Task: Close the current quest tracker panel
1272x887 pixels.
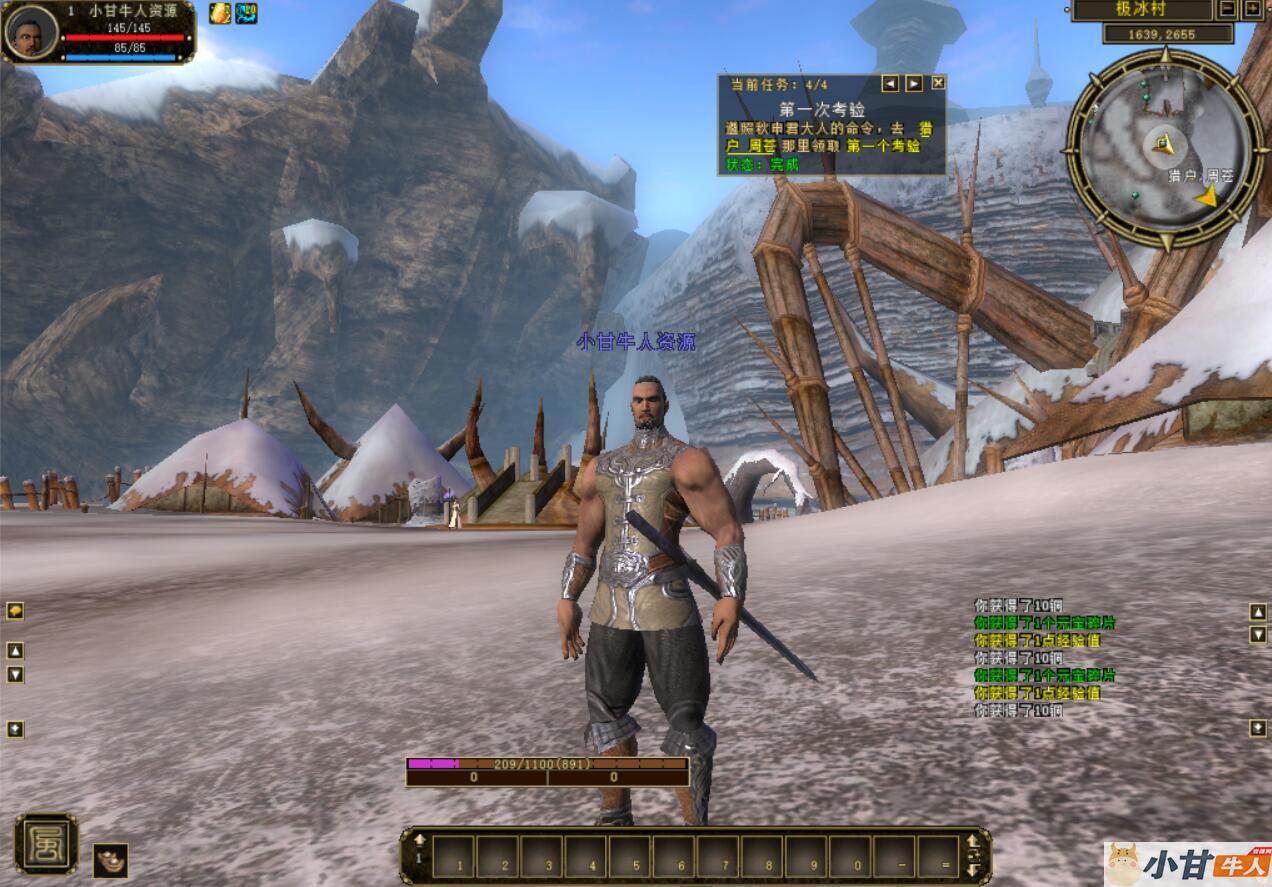Action: [938, 83]
